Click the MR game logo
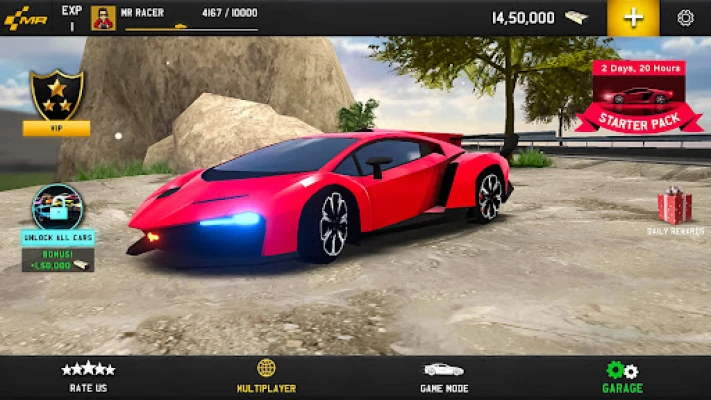Viewport: 711px width, 400px height. coord(24,17)
